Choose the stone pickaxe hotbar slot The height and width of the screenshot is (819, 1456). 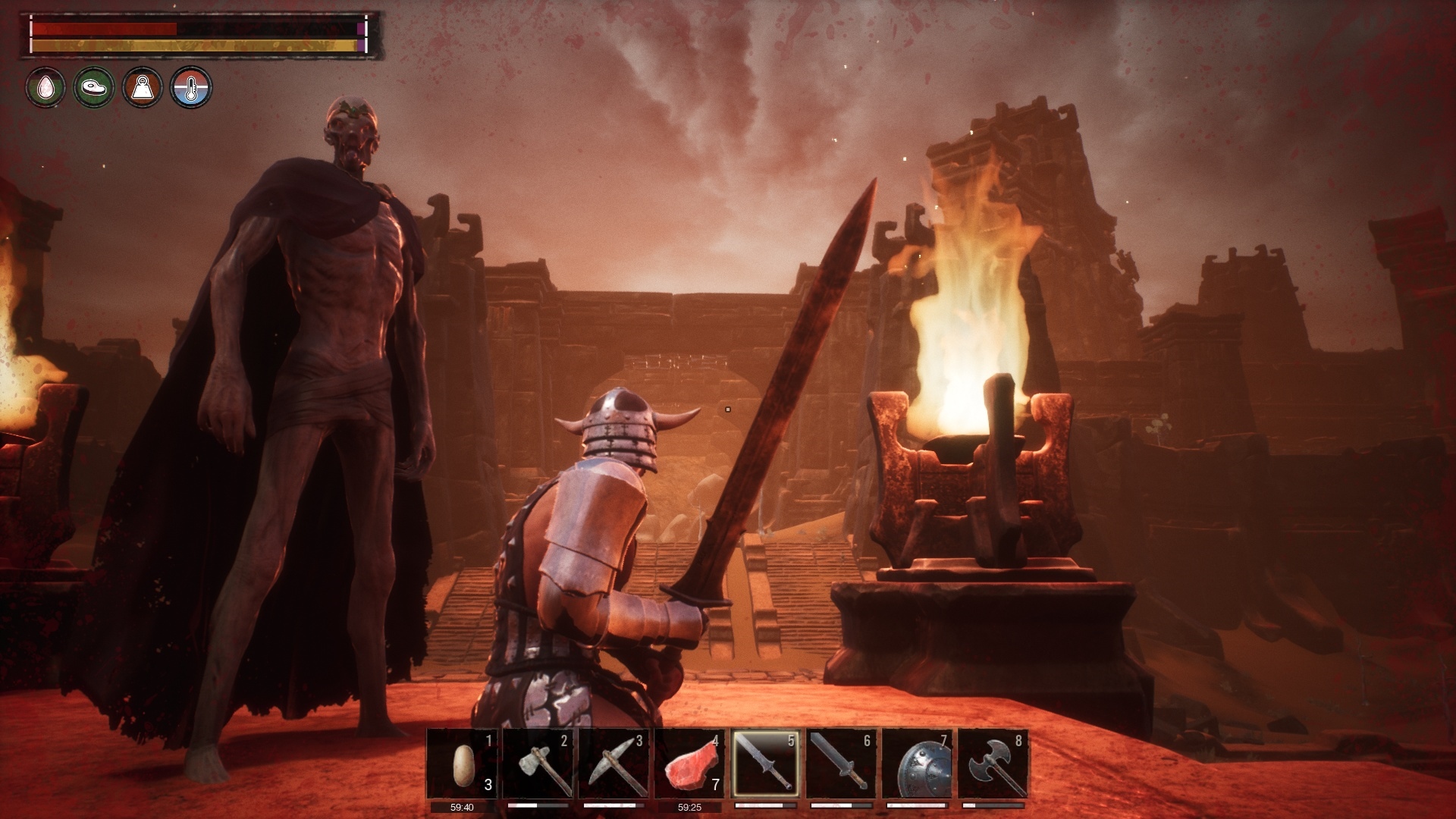pyautogui.click(x=613, y=763)
